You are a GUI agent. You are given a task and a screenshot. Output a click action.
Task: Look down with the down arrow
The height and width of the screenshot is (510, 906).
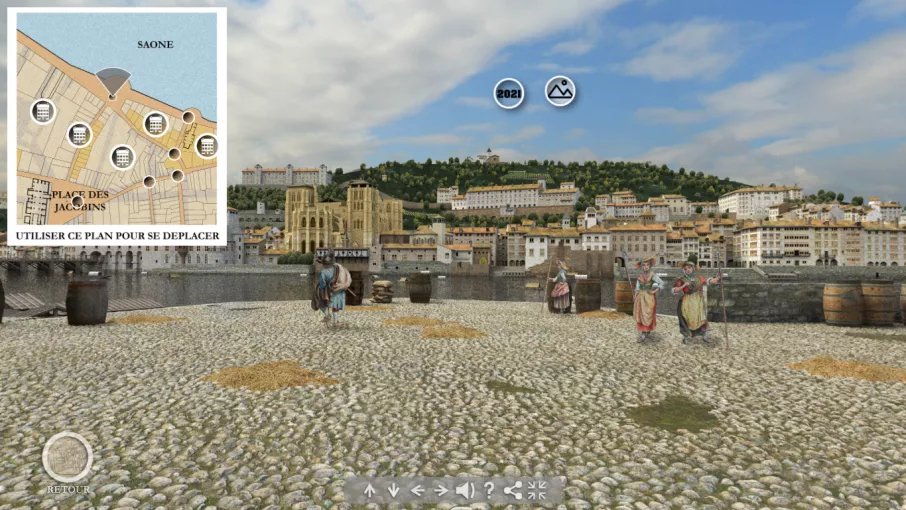(393, 490)
